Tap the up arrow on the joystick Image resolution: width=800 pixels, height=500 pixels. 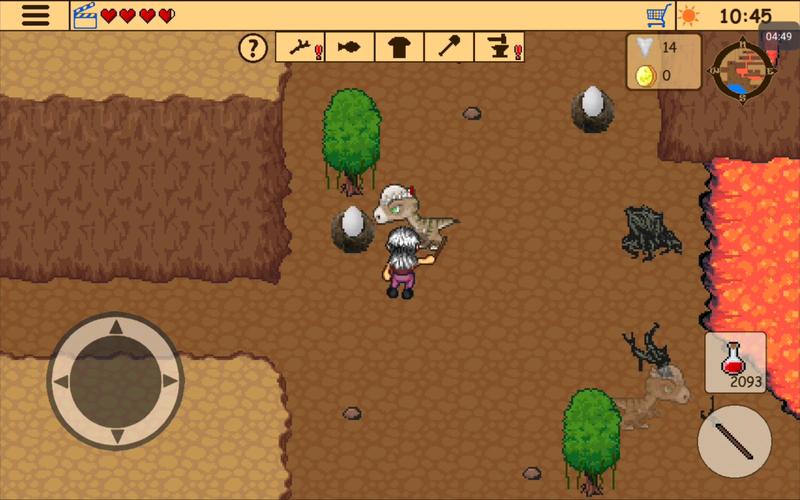tap(115, 327)
